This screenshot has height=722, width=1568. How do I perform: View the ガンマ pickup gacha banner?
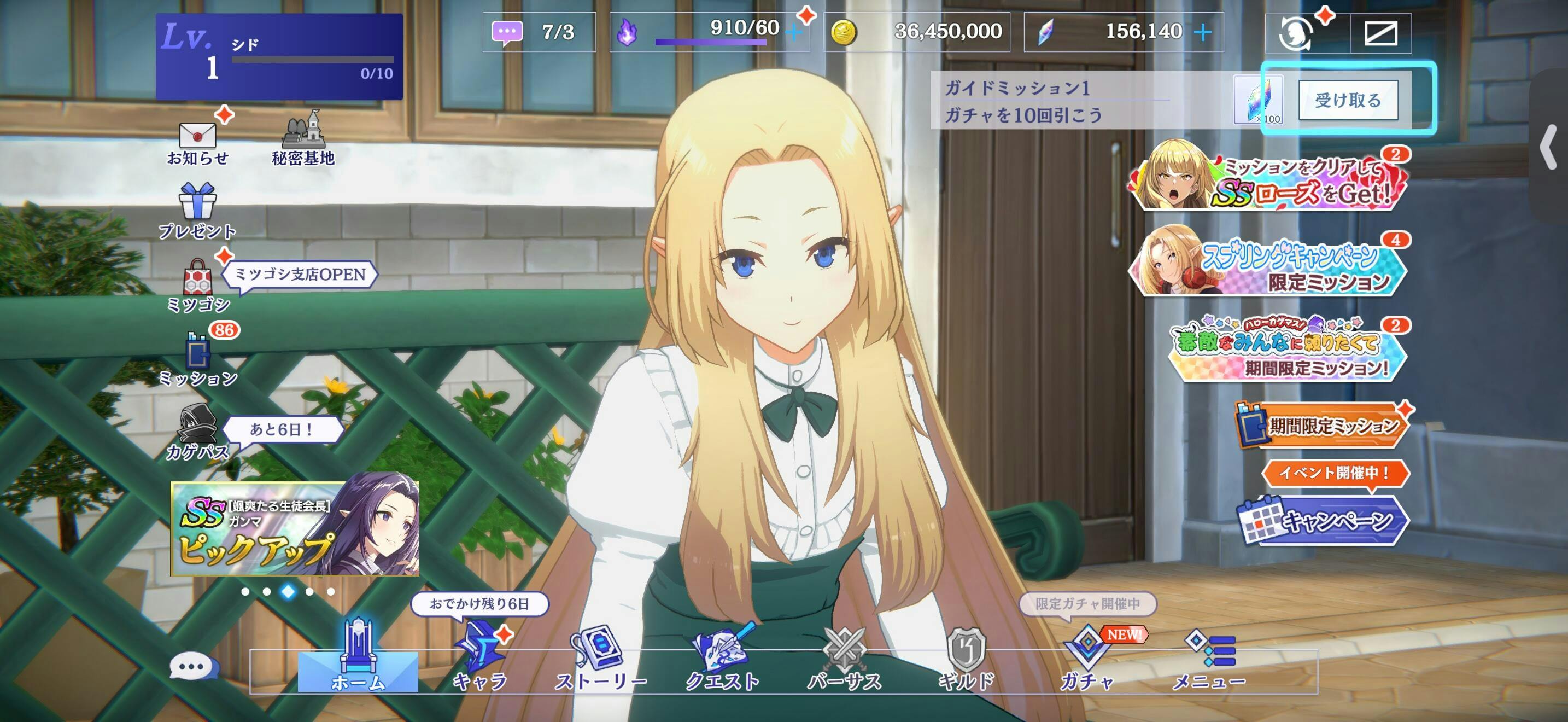click(x=295, y=528)
